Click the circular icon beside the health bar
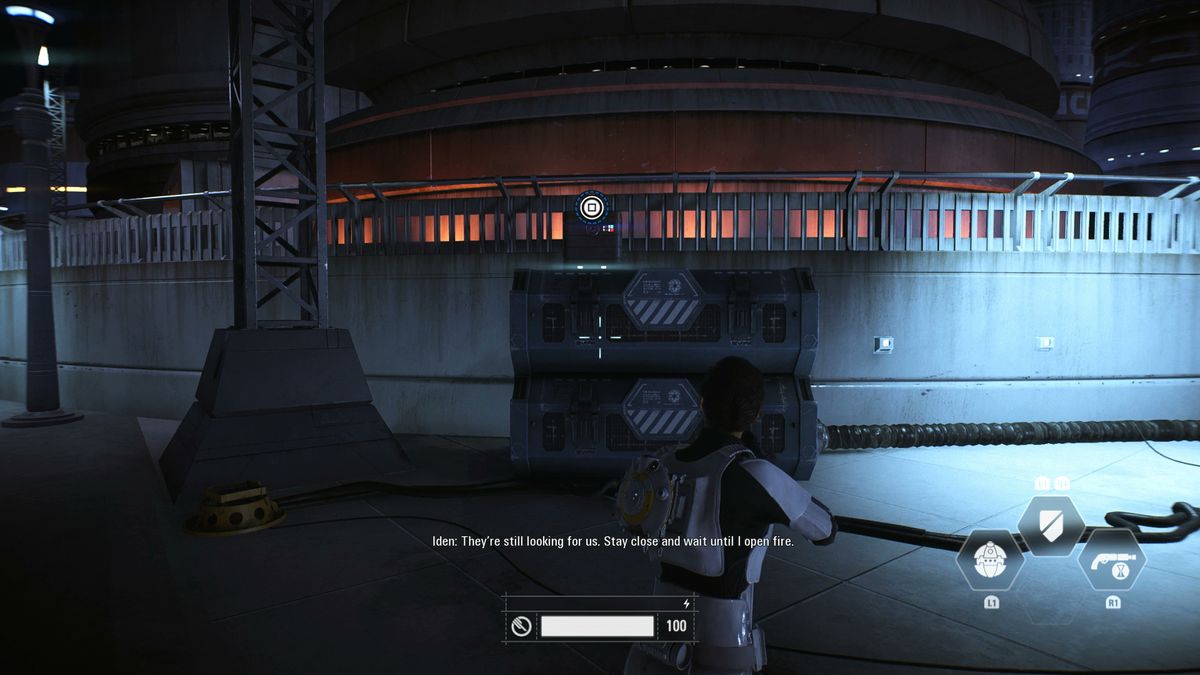Image resolution: width=1200 pixels, height=675 pixels. pos(520,627)
